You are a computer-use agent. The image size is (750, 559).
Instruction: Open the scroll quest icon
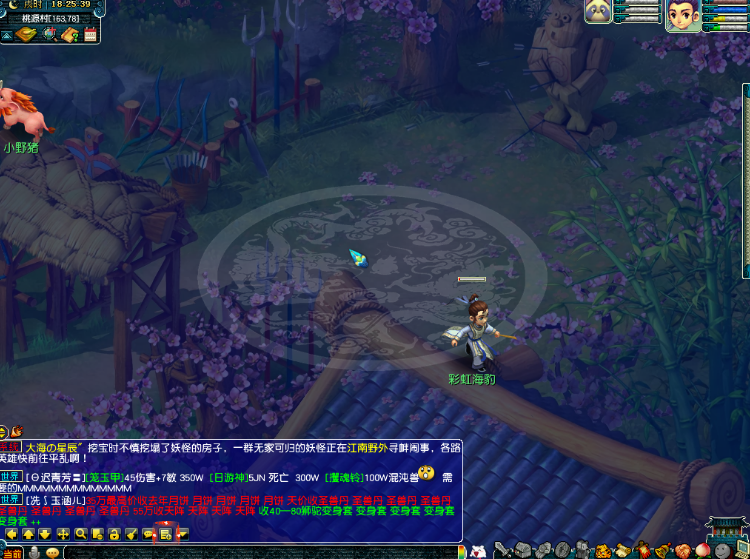click(620, 550)
